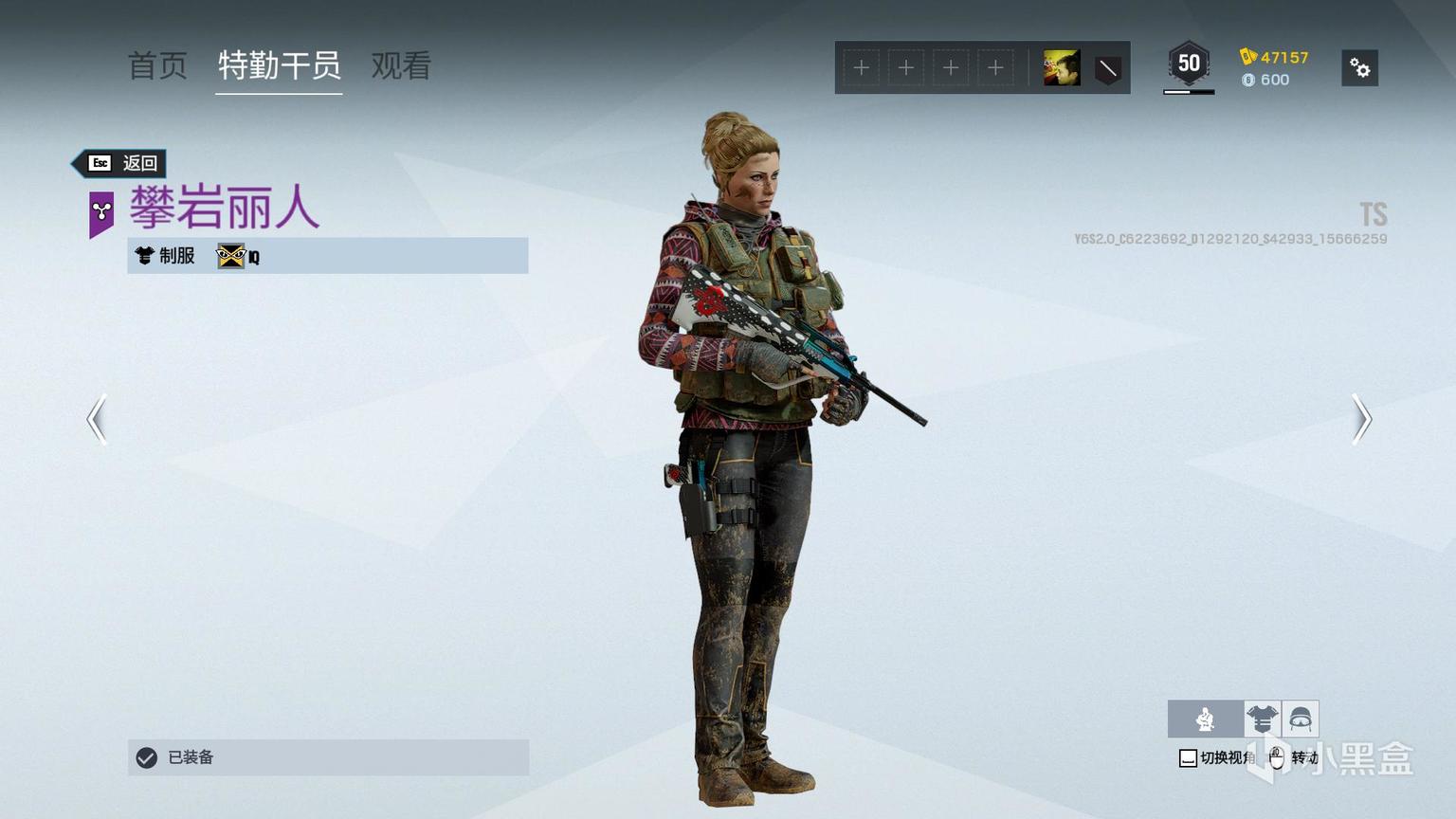Switch to full operator pose view
Screen dimensions: 1456x819
[1205, 719]
